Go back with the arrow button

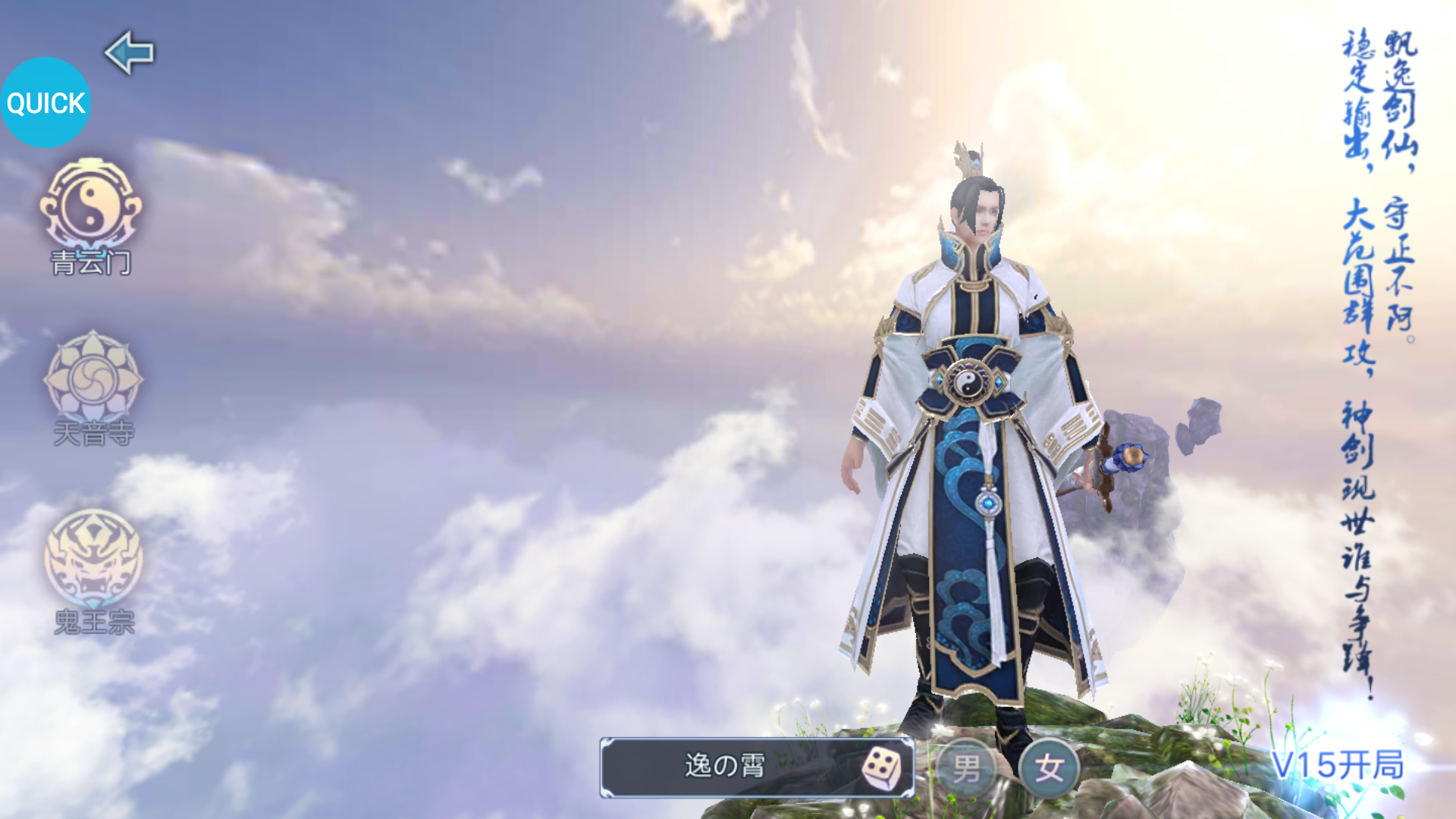[129, 52]
